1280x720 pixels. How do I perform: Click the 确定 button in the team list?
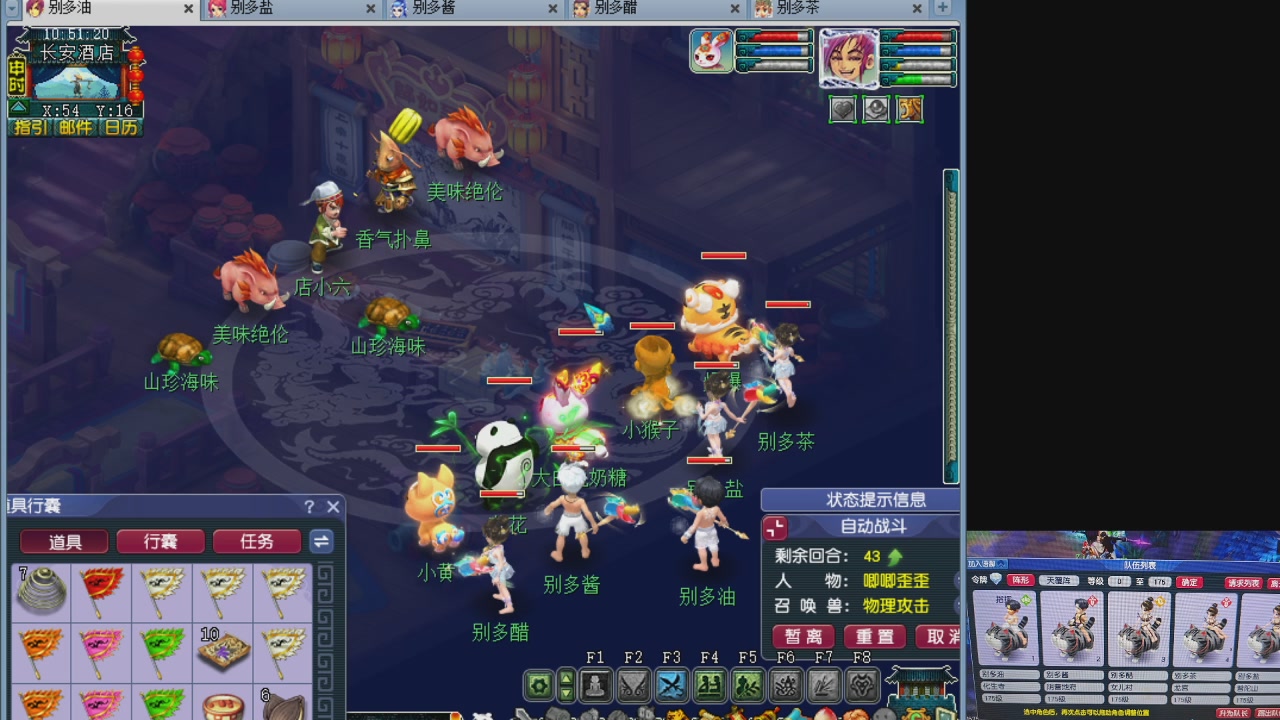coord(1189,581)
